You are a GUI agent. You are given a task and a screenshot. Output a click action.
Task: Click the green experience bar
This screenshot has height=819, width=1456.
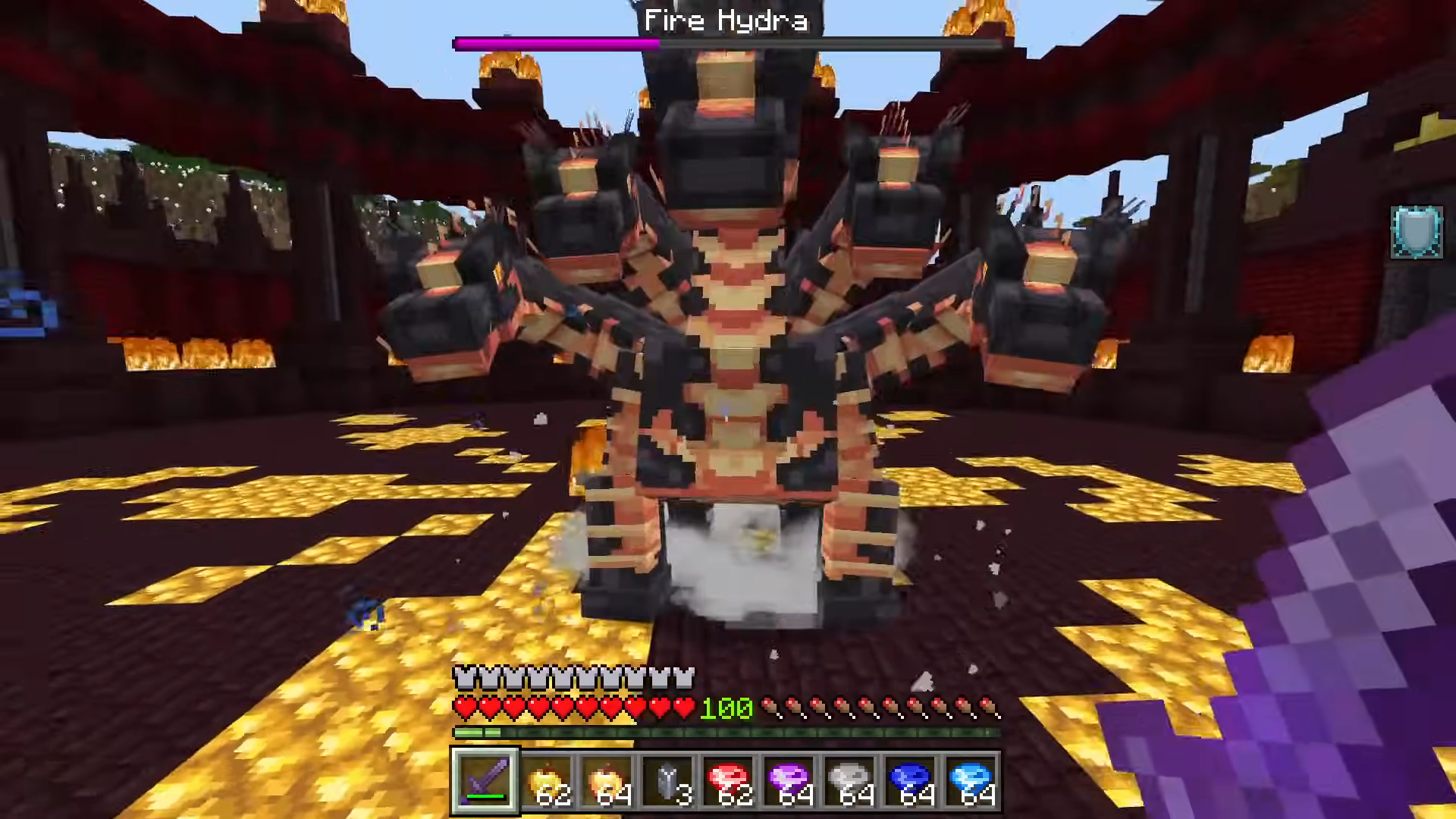tap(728, 732)
